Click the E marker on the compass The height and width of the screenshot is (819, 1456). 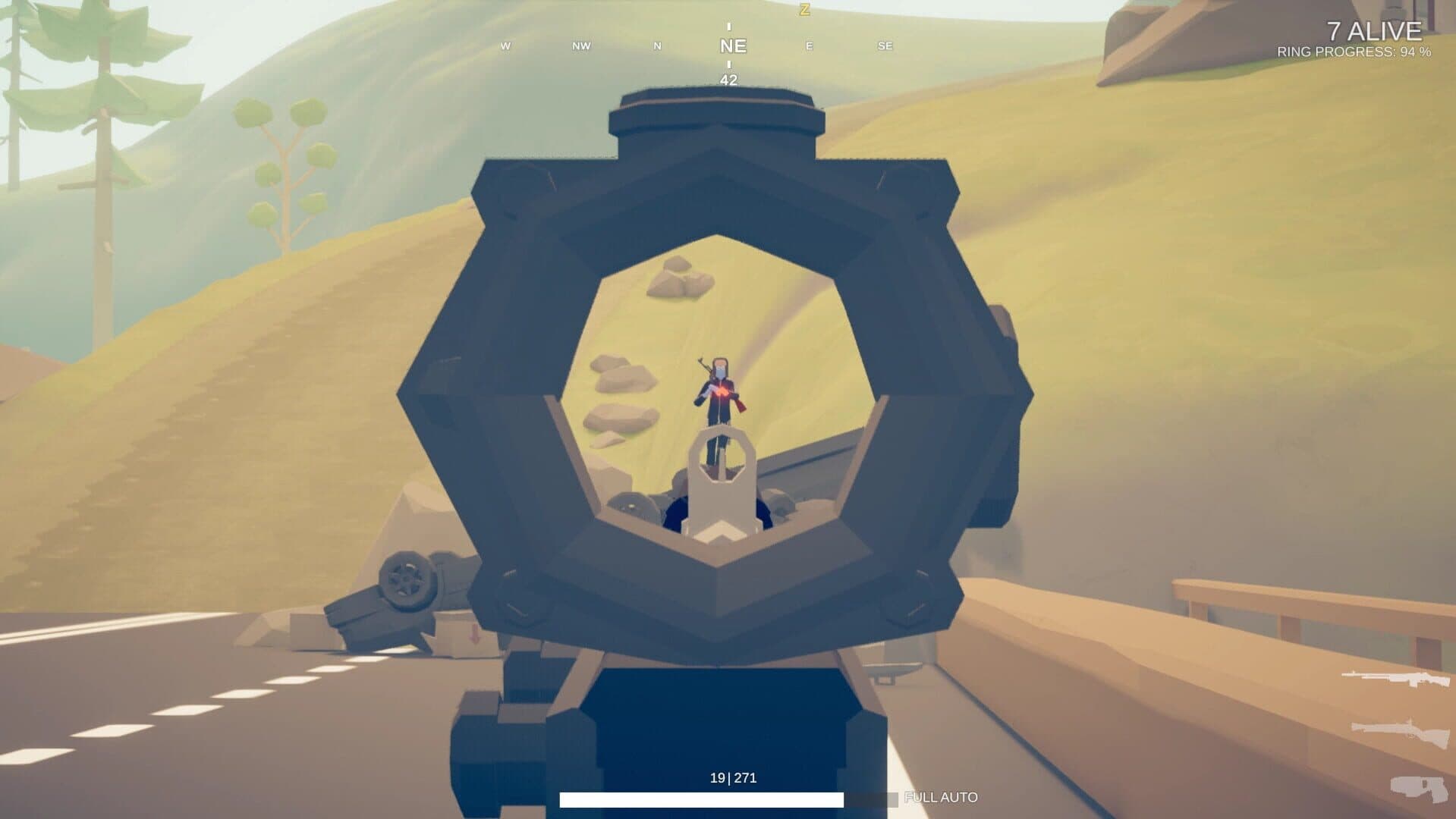click(808, 46)
